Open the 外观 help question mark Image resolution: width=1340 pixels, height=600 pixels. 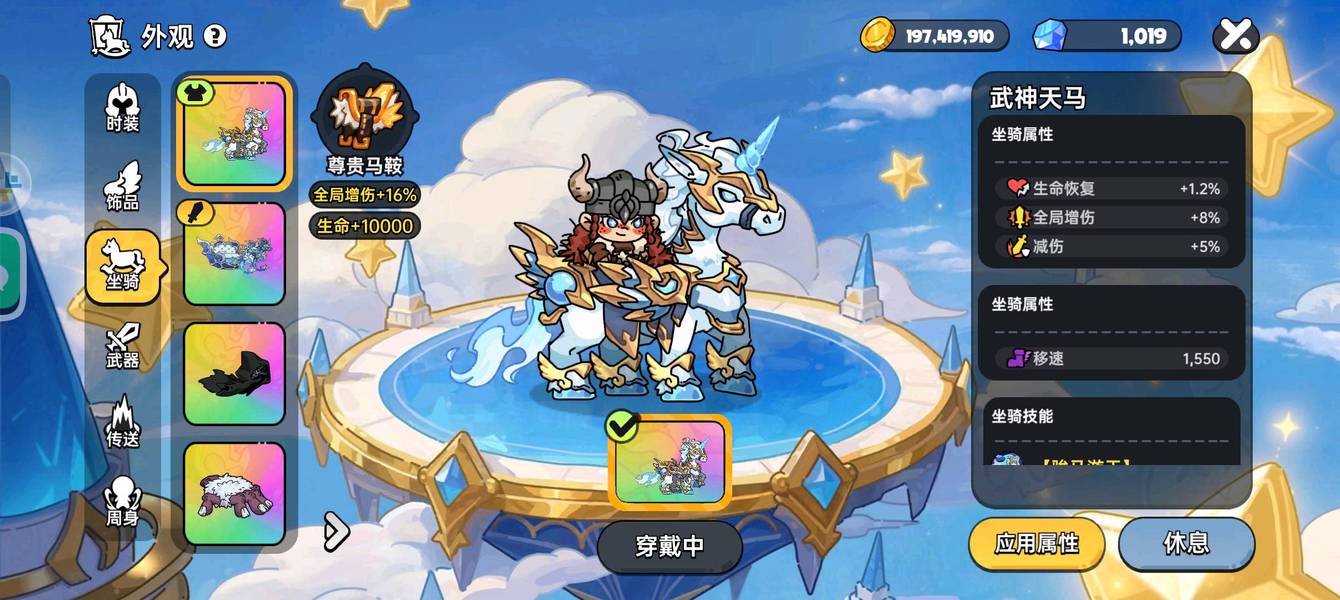coord(215,37)
